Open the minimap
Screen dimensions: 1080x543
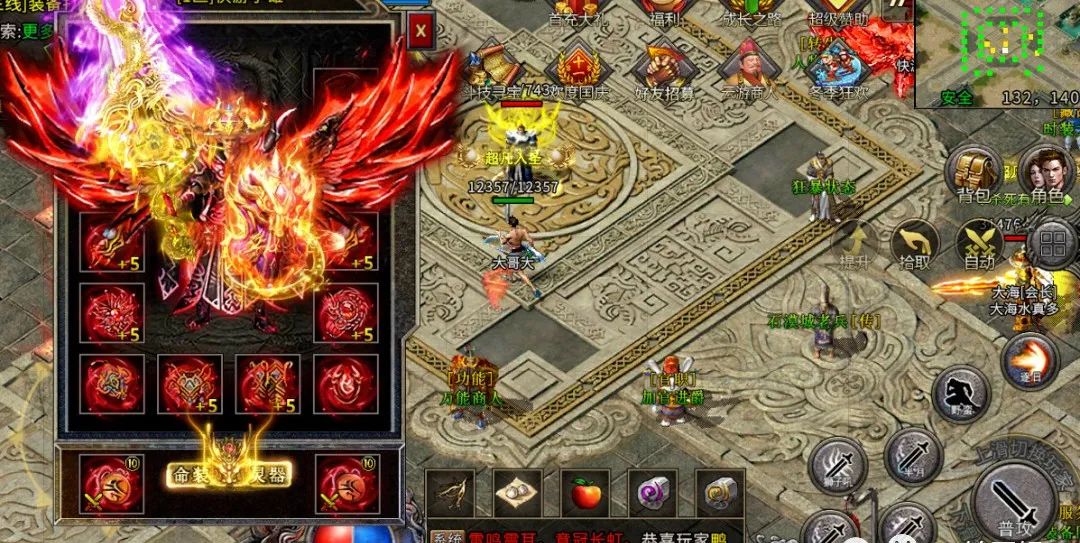[x=997, y=49]
